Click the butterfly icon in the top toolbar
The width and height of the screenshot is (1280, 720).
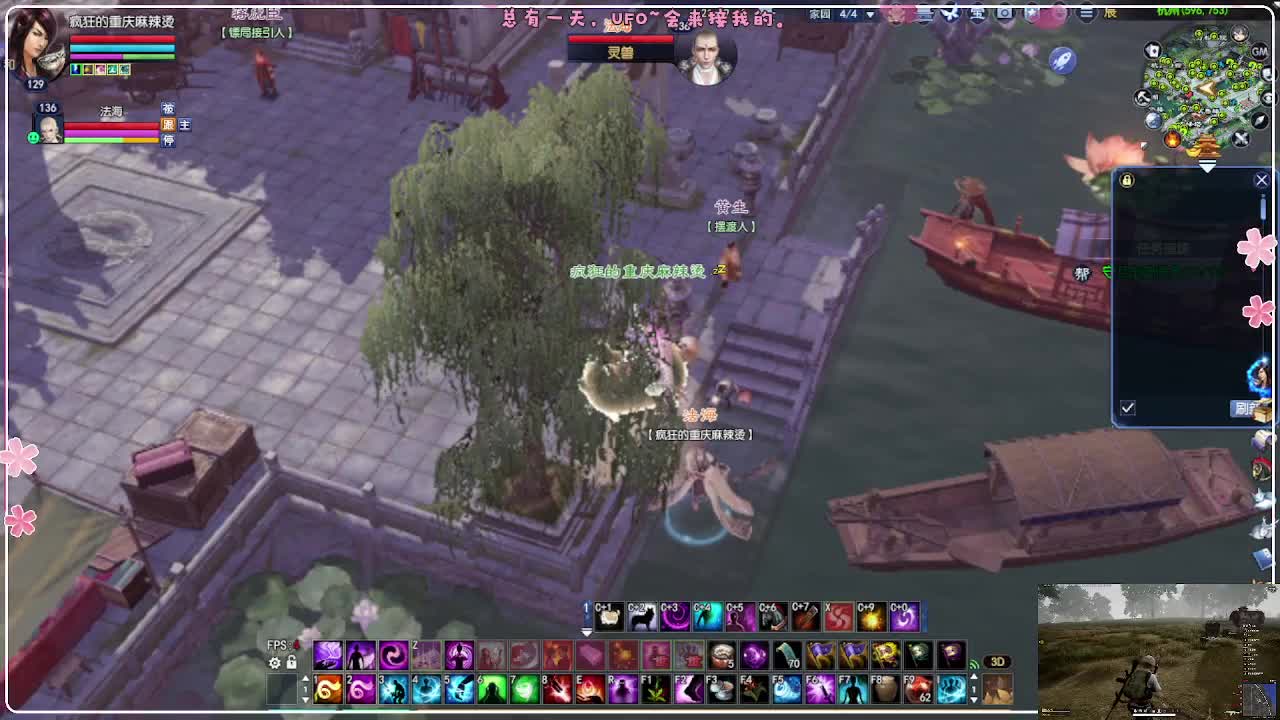click(950, 15)
